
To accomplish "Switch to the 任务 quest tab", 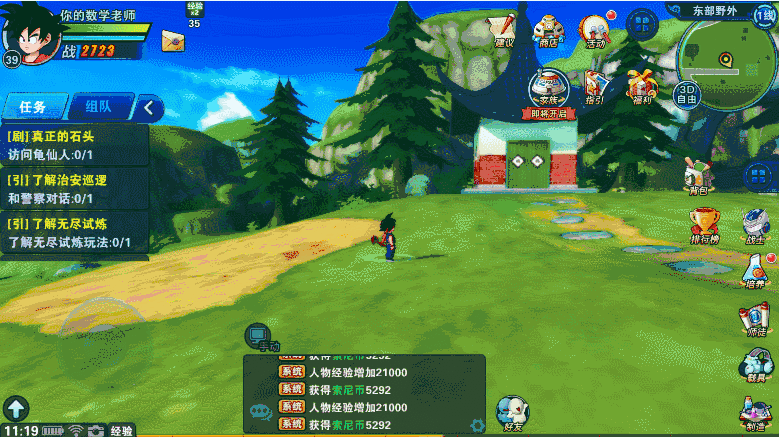I will coord(33,107).
